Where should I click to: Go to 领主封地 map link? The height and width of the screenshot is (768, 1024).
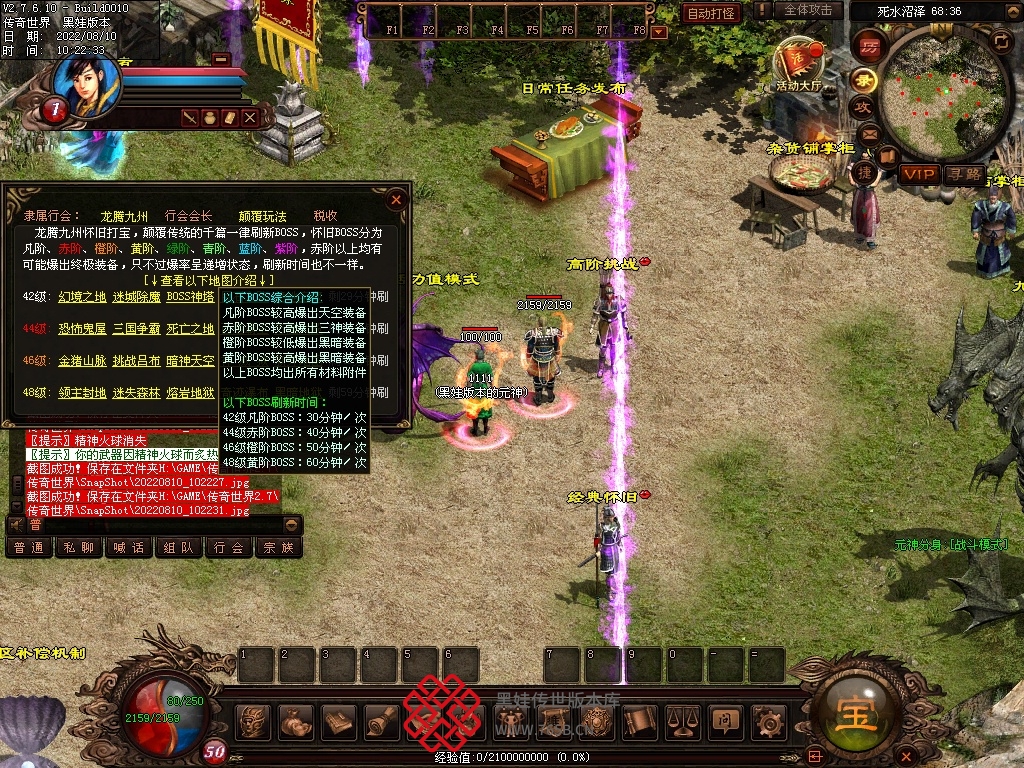[x=82, y=393]
